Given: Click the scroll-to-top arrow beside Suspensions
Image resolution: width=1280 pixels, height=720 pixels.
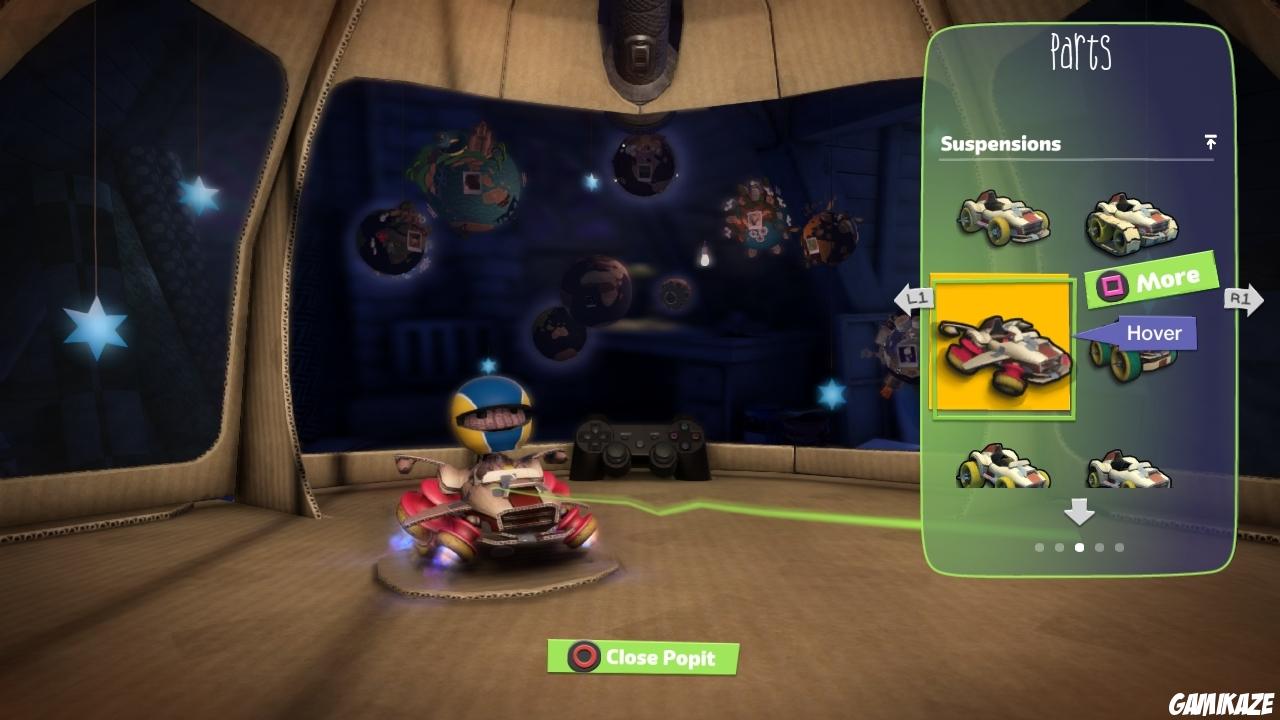Looking at the screenshot, I should tap(1211, 142).
